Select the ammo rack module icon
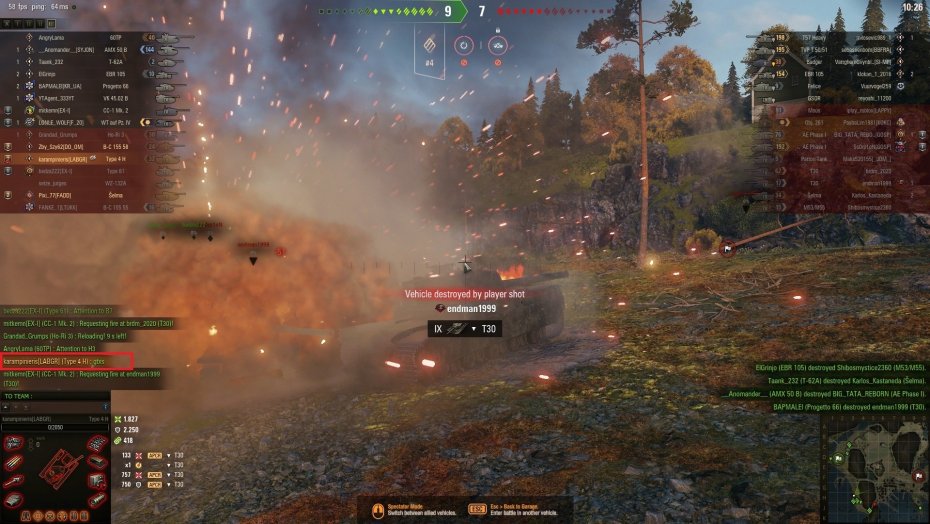The width and height of the screenshot is (930, 524). pyautogui.click(x=15, y=463)
